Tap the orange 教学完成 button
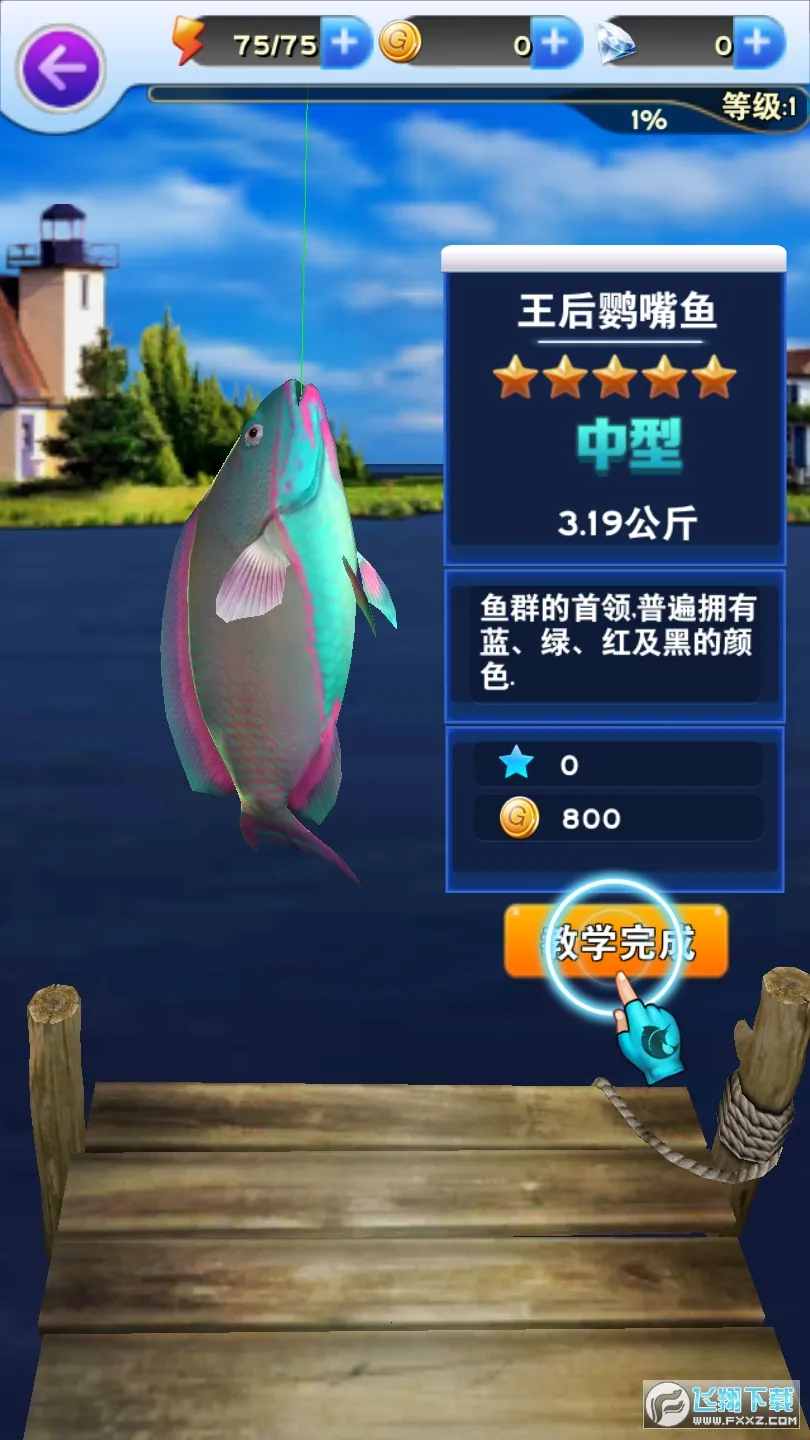The width and height of the screenshot is (810, 1440). click(x=616, y=942)
